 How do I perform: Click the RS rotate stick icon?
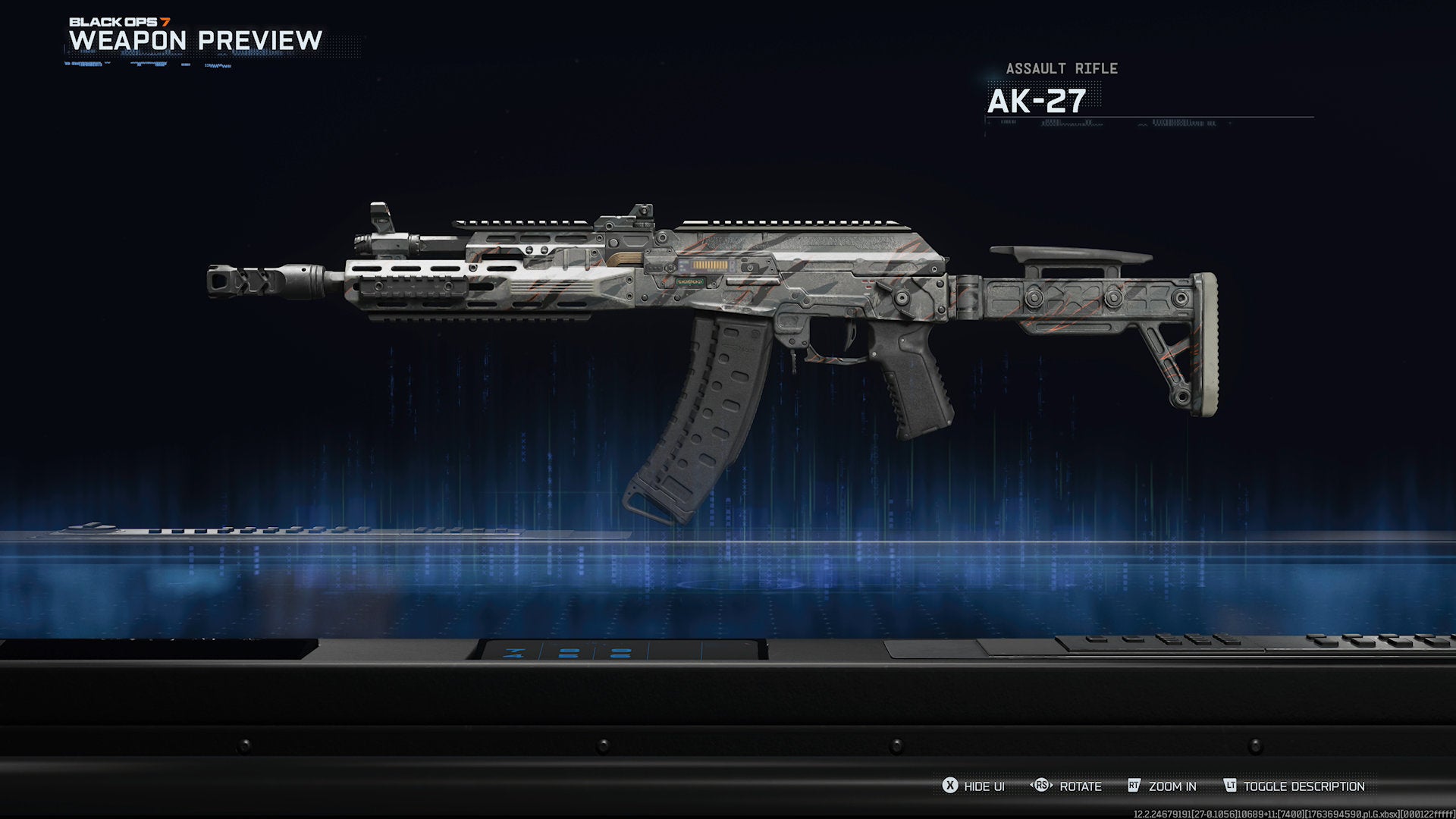(1042, 786)
